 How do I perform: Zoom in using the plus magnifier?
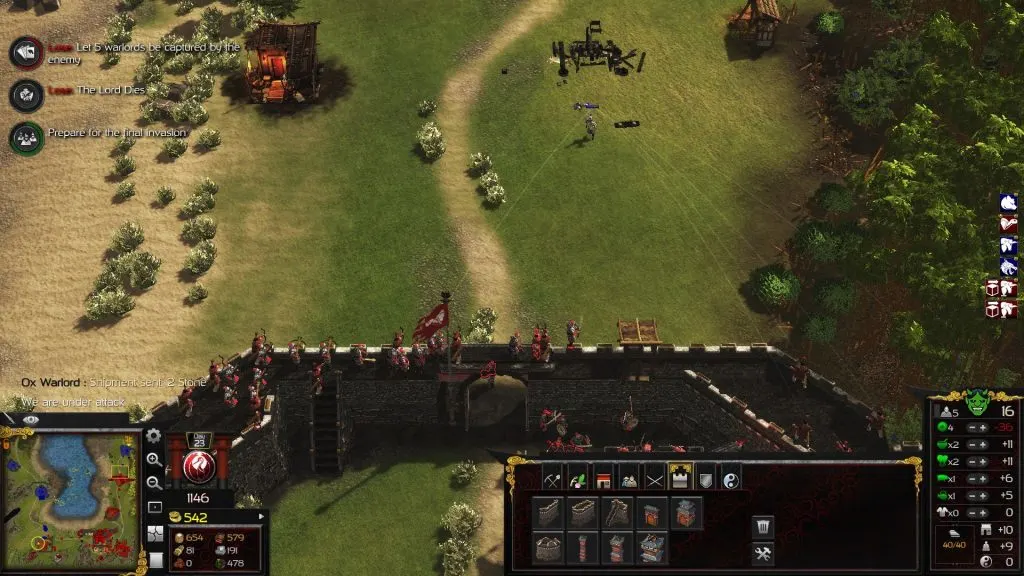pos(154,460)
